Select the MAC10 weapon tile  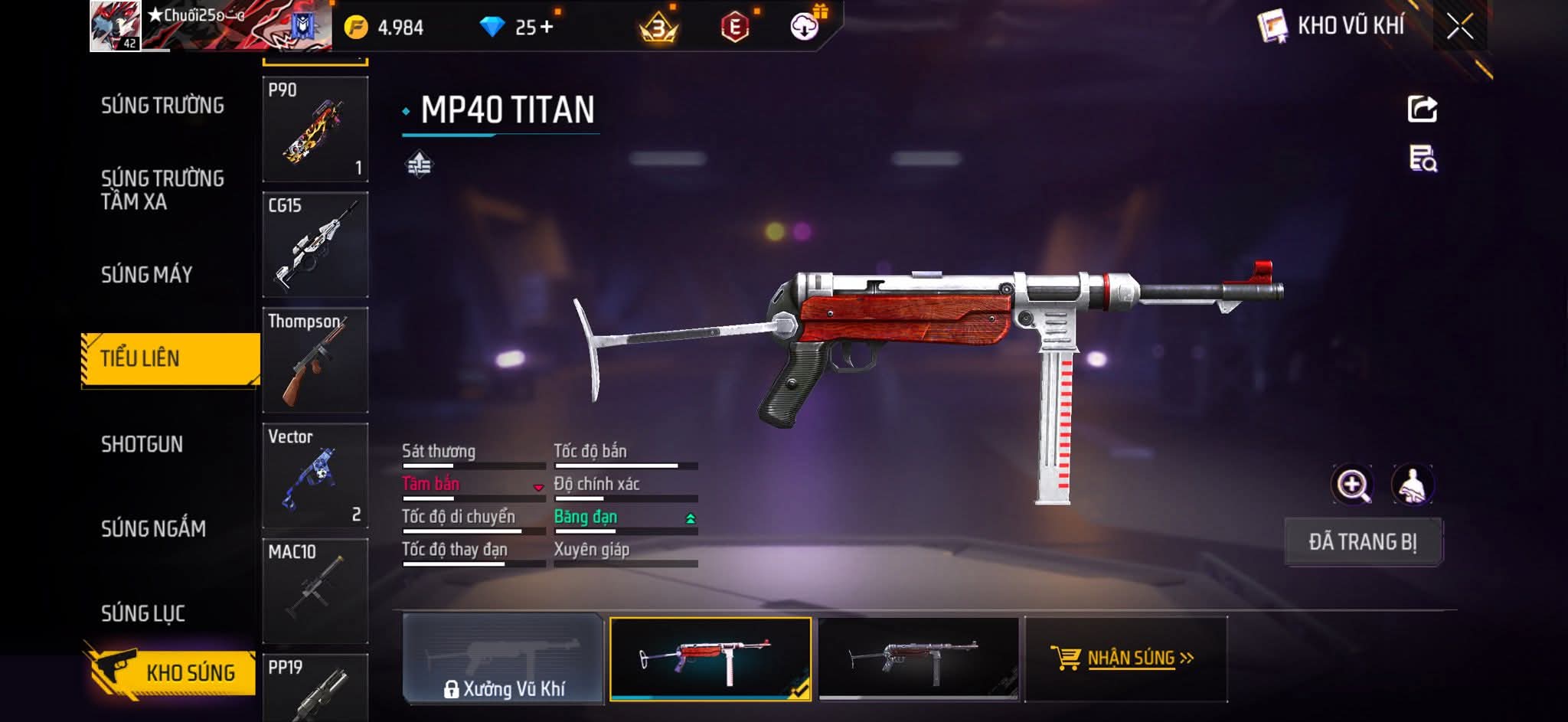(315, 590)
